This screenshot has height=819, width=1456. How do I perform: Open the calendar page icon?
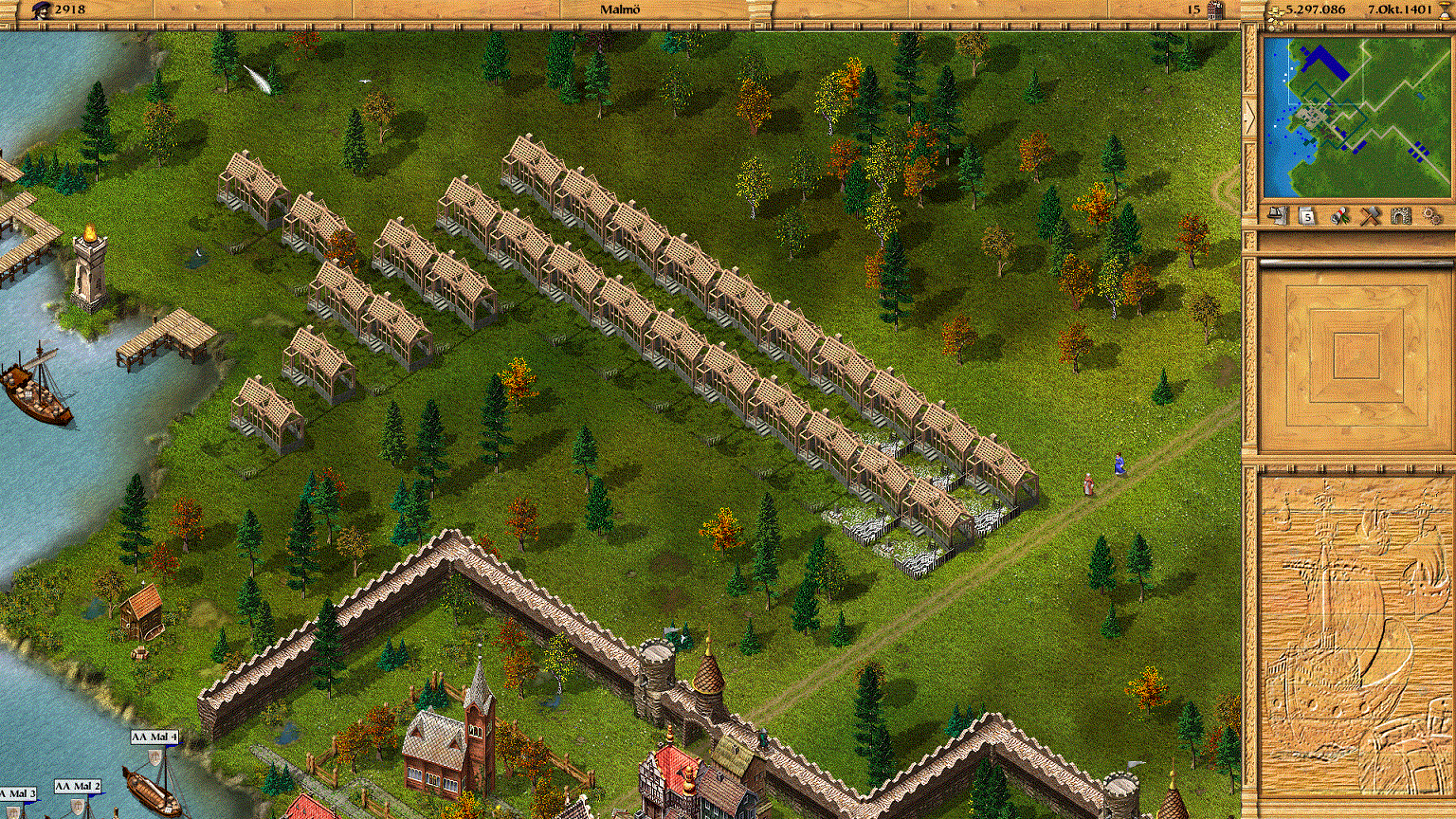1307,216
